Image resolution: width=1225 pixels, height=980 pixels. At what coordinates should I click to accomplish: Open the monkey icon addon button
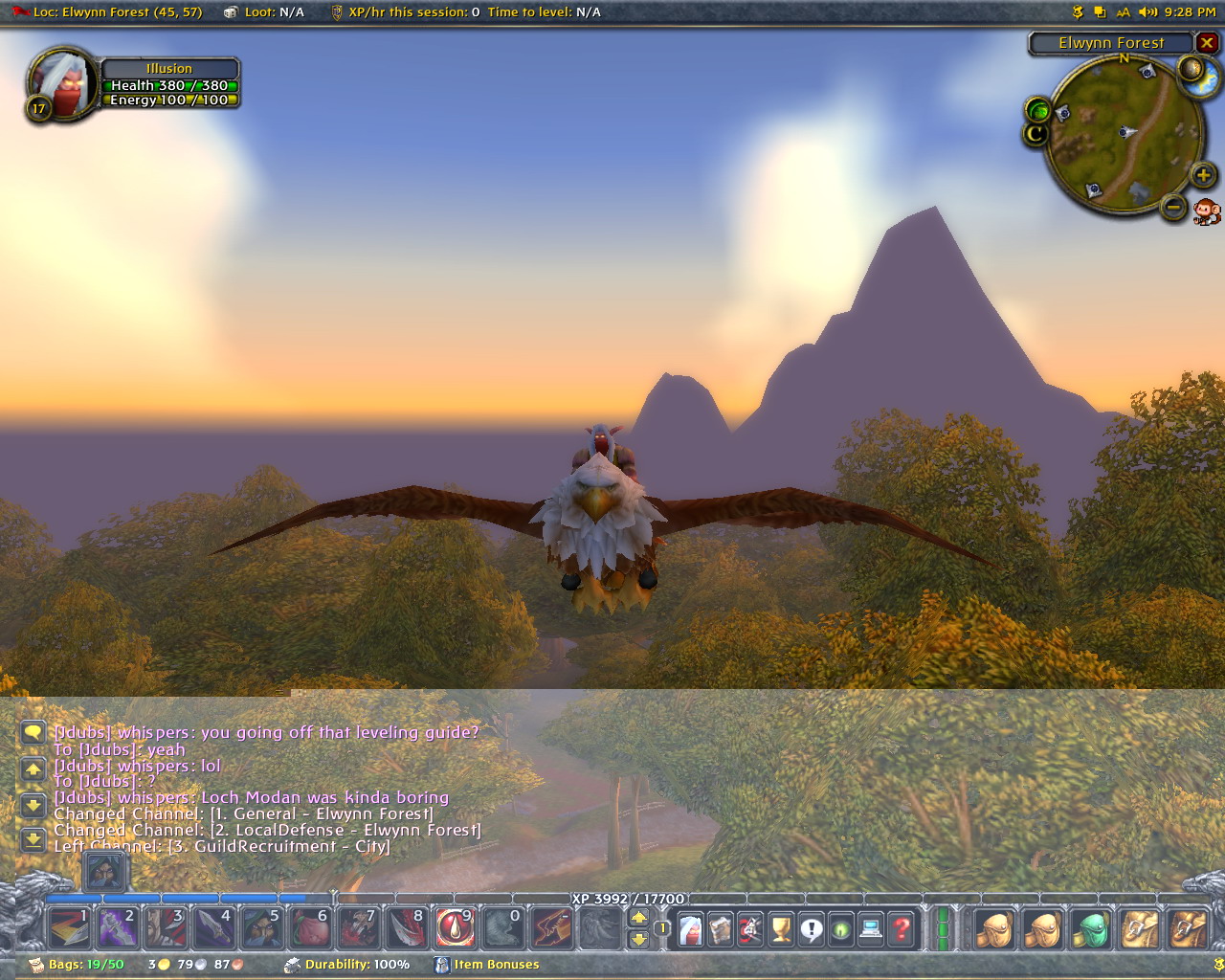pos(1207,212)
